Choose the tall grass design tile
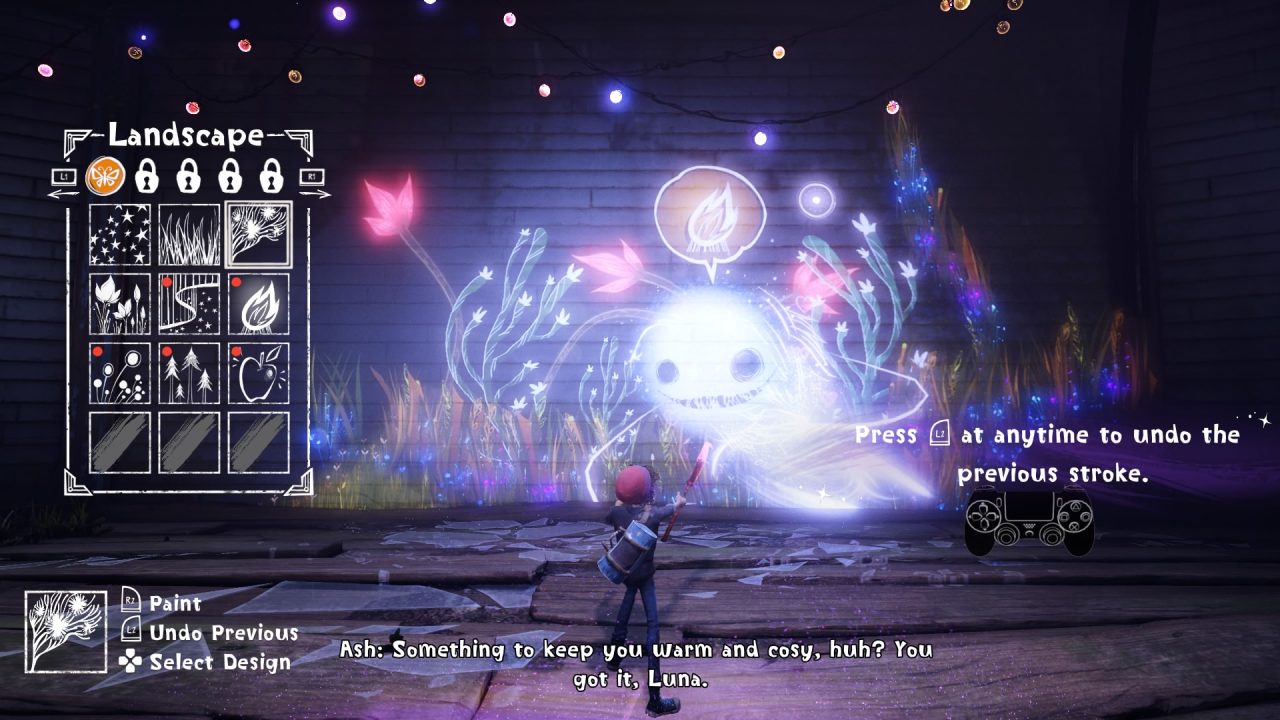This screenshot has width=1280, height=720. pyautogui.click(x=189, y=235)
